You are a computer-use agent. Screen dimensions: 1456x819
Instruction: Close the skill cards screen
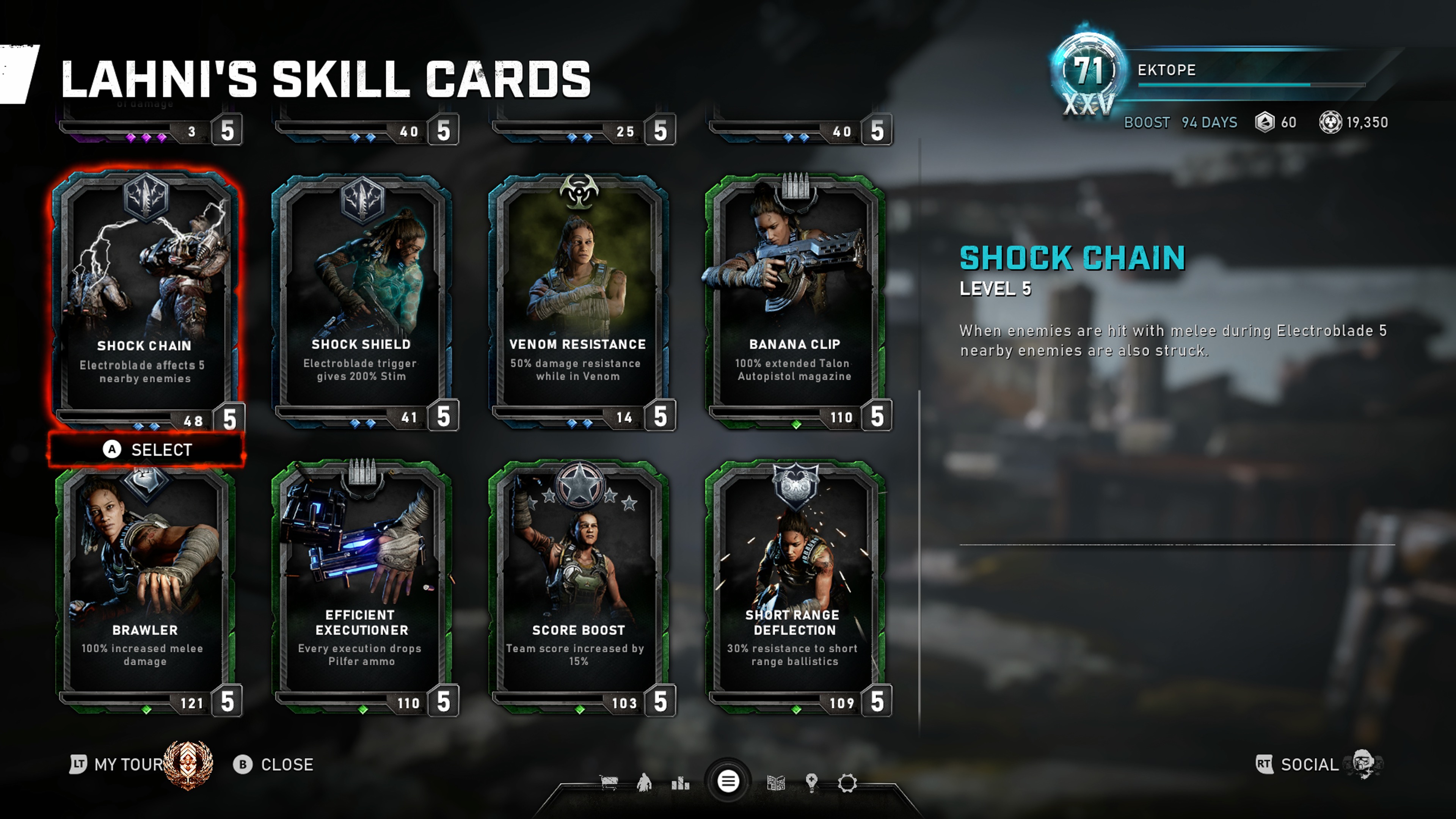273,765
